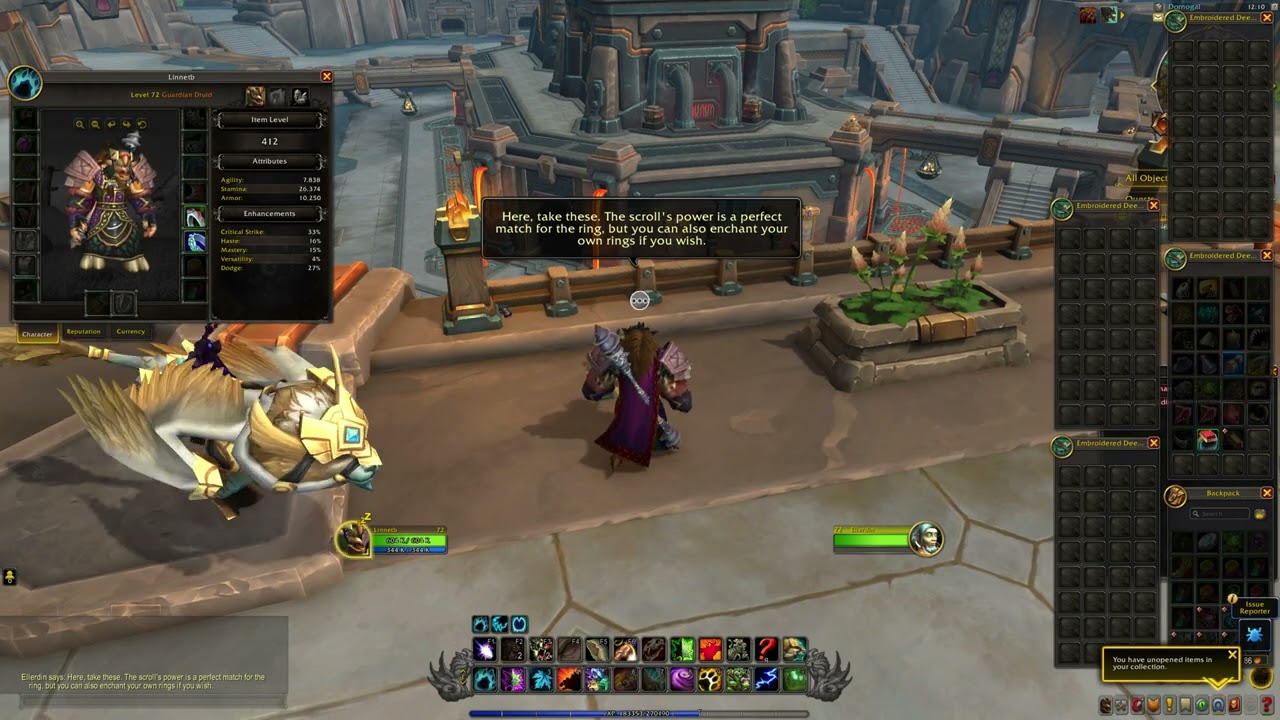Select the Character tab
Screen dimensions: 1280x720
37,333
